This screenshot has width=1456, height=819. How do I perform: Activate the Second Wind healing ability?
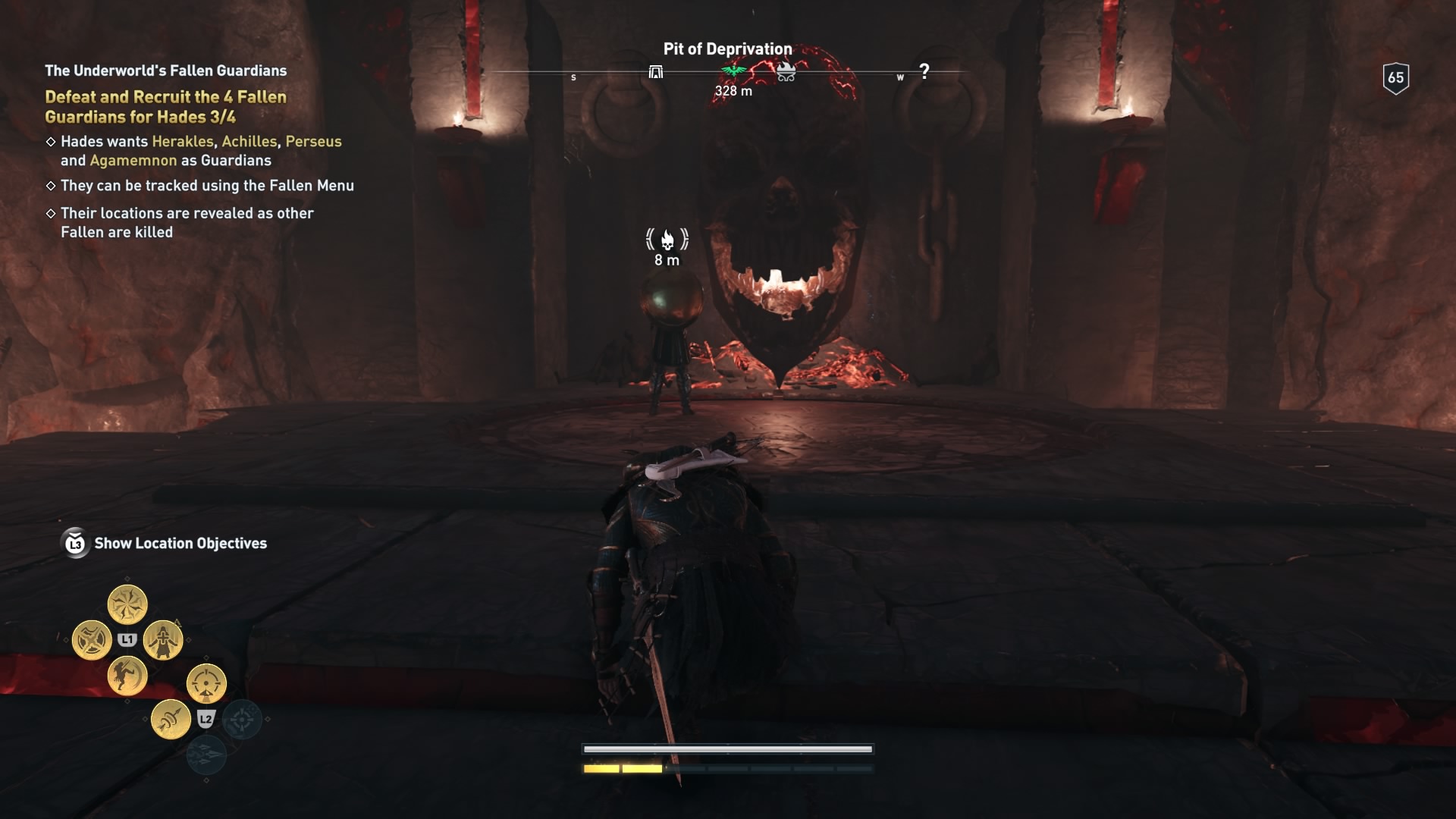click(x=162, y=641)
